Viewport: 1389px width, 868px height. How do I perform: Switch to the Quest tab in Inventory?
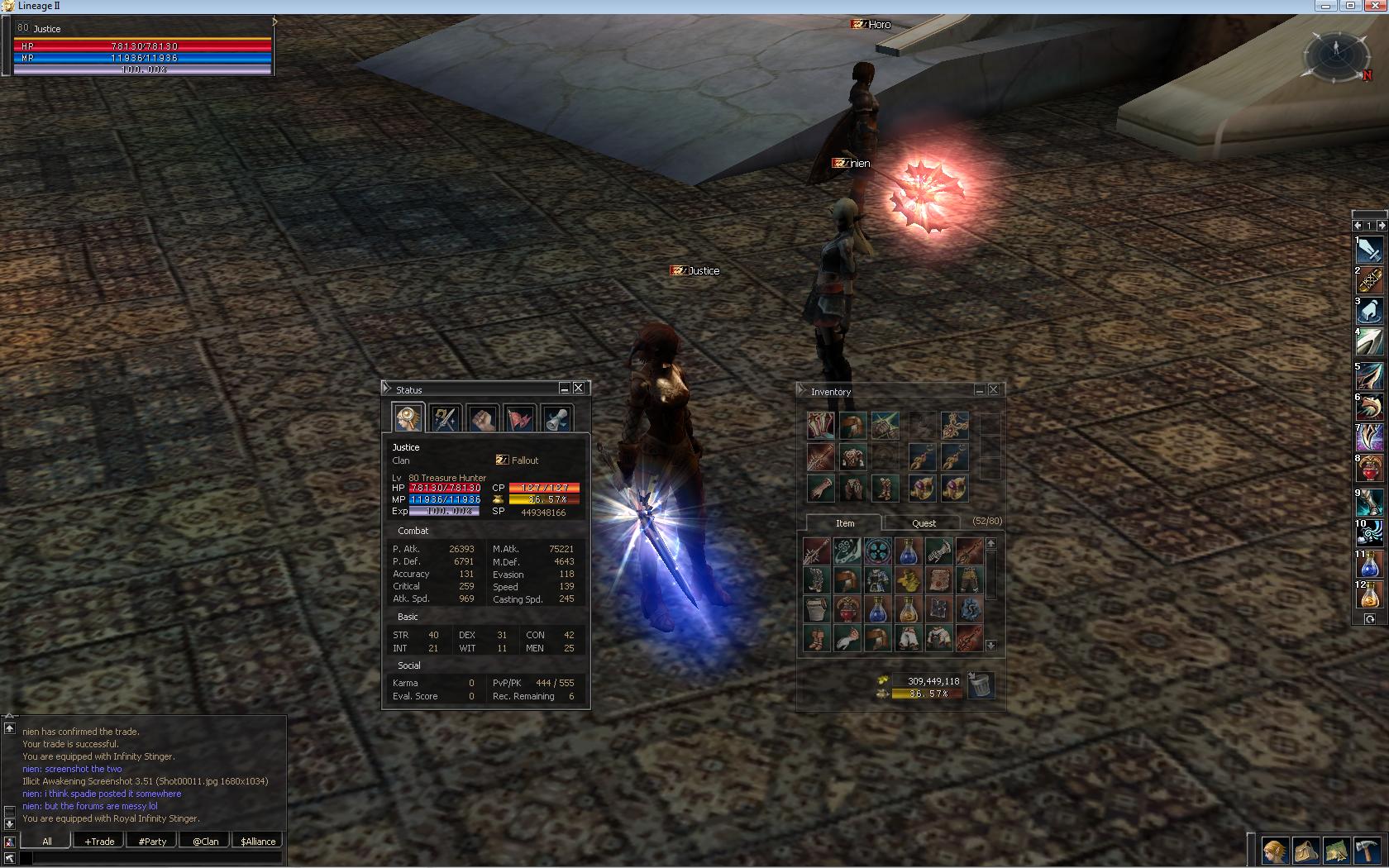tap(924, 523)
